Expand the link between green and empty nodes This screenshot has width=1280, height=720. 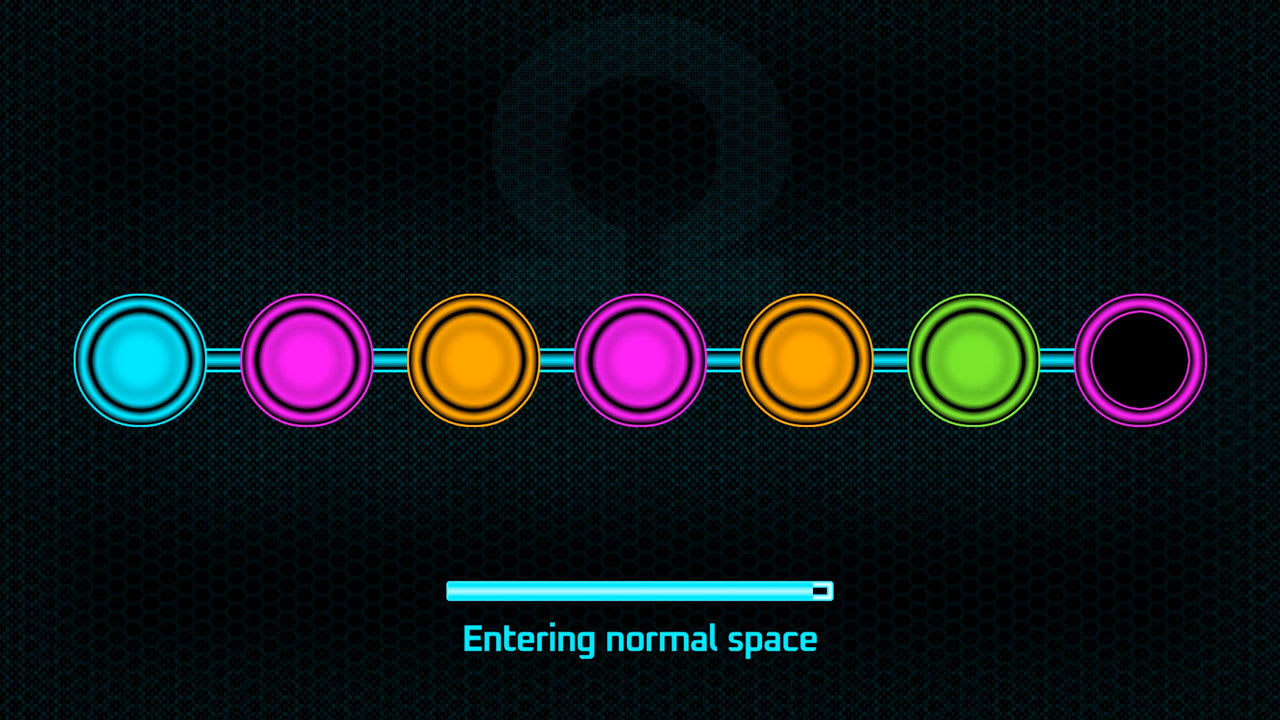coord(1056,361)
